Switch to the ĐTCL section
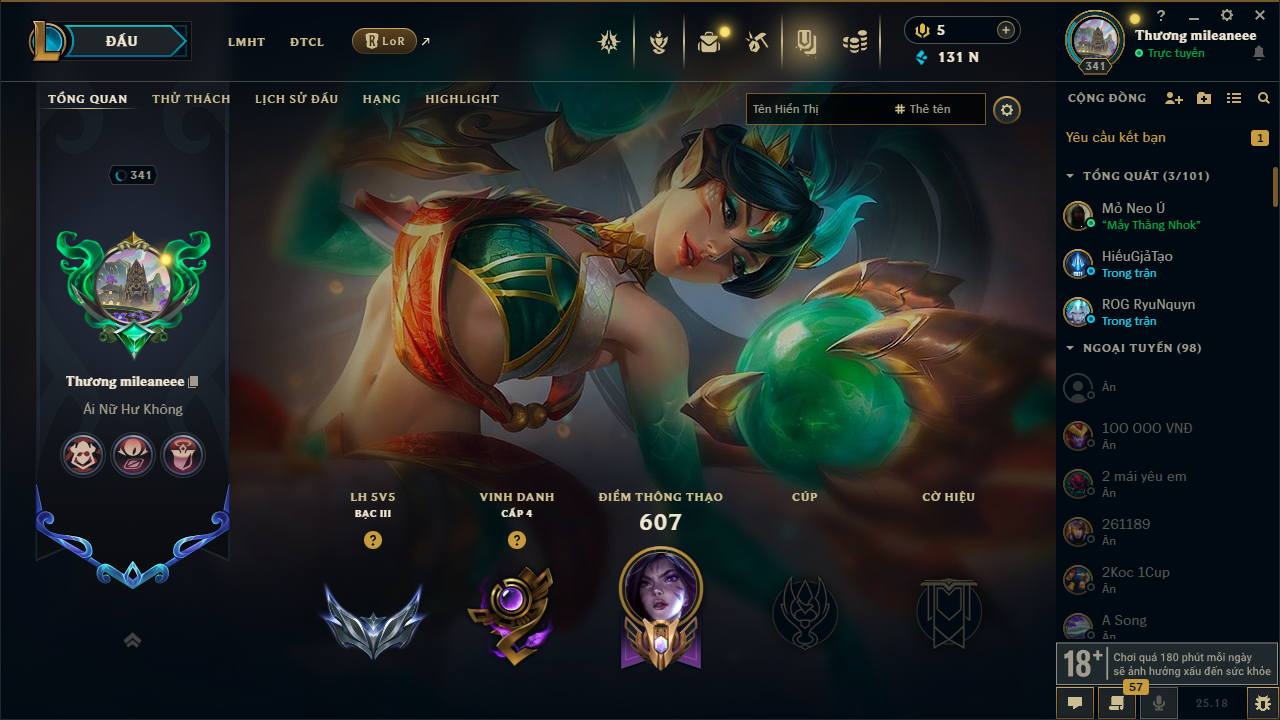Image resolution: width=1280 pixels, height=720 pixels. pos(307,42)
